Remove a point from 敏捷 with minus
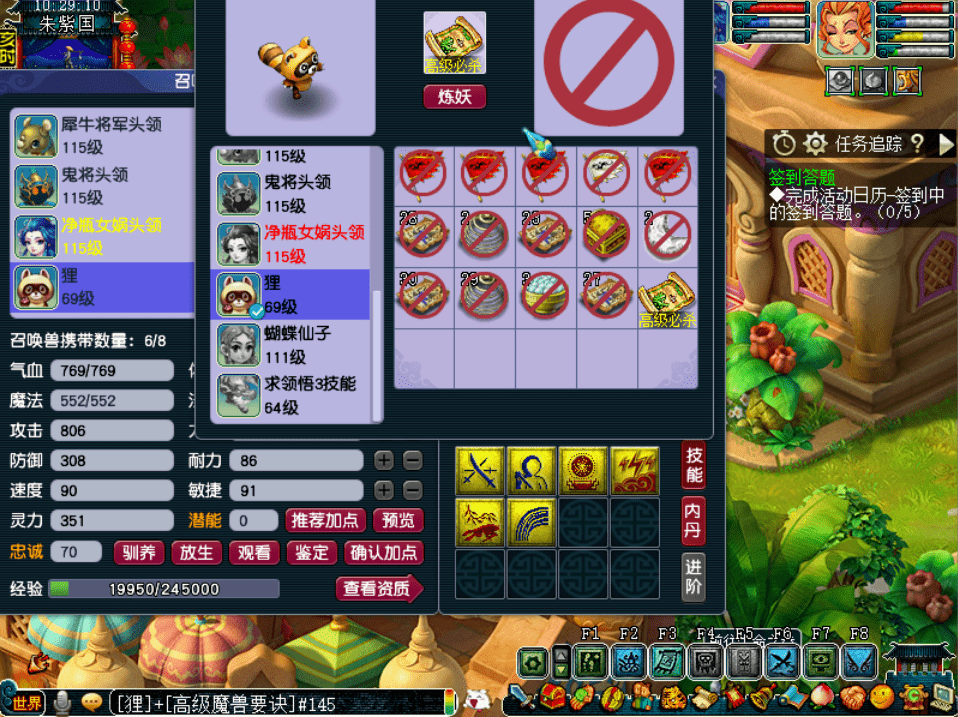 [x=412, y=491]
